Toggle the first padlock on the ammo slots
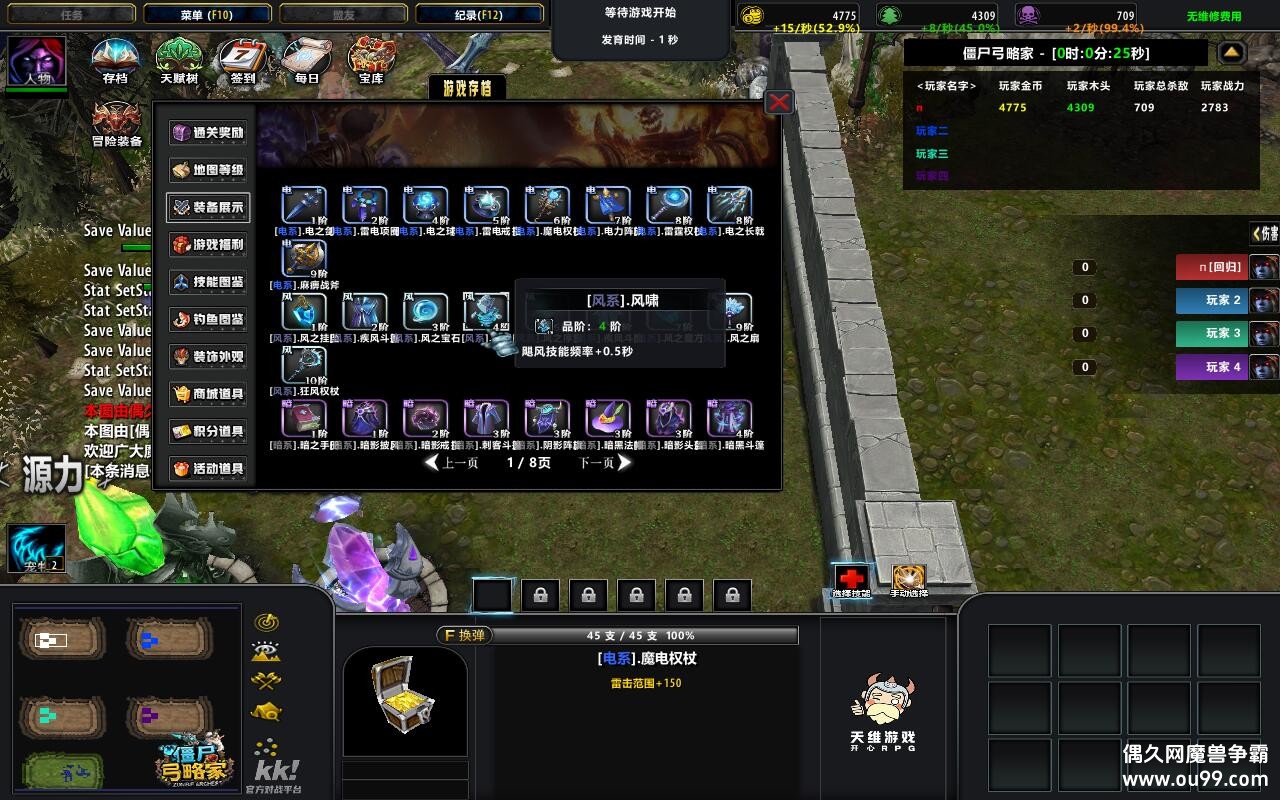The image size is (1280, 800). point(540,593)
